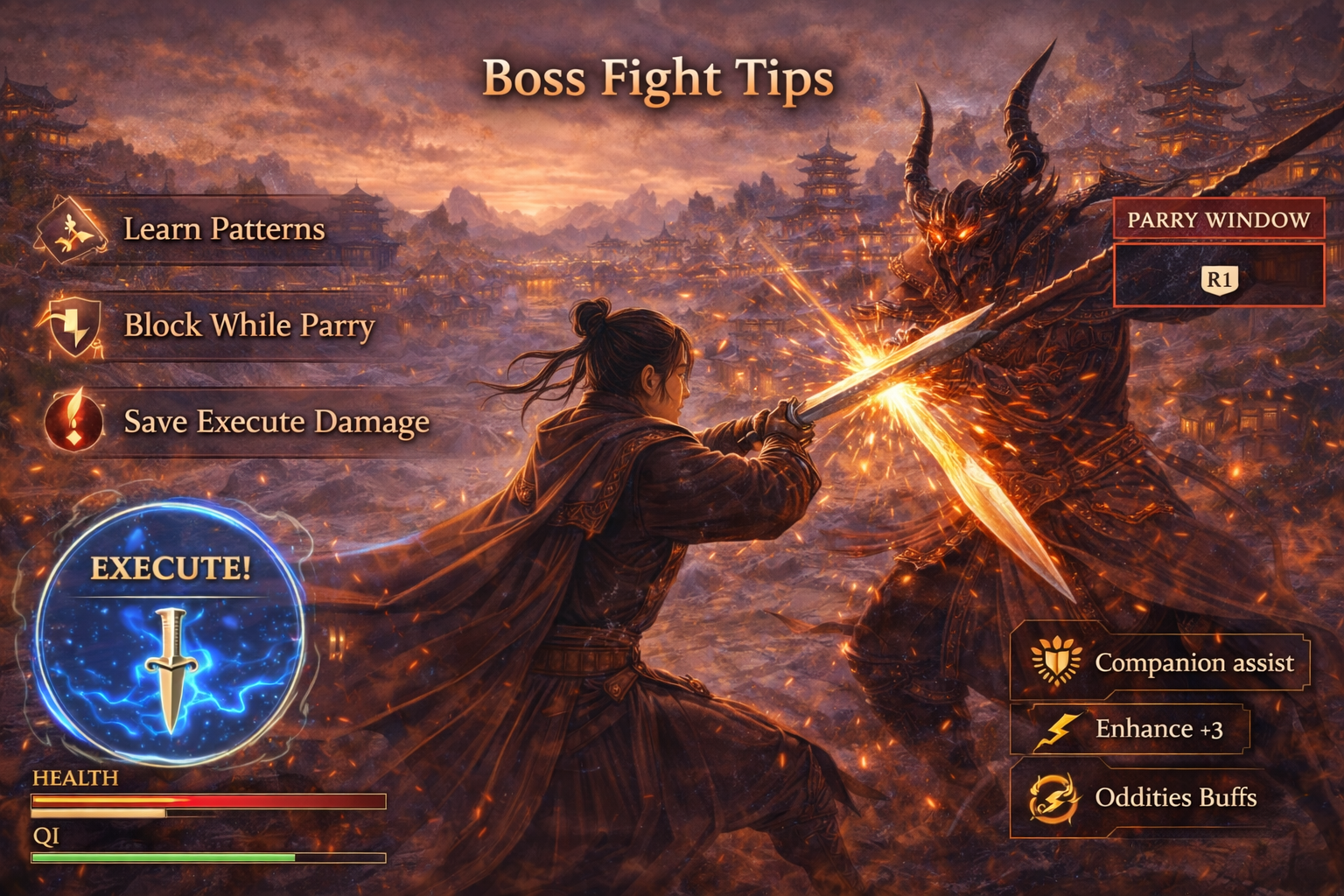Viewport: 1344px width, 896px height.
Task: Click the Save Execute Damage text link
Action: pos(276,423)
